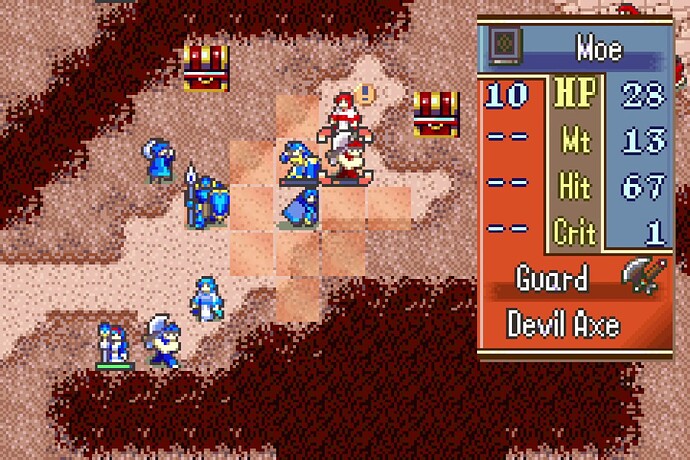This screenshot has width=690, height=460.
Task: Click the Moe name header
Action: point(598,48)
